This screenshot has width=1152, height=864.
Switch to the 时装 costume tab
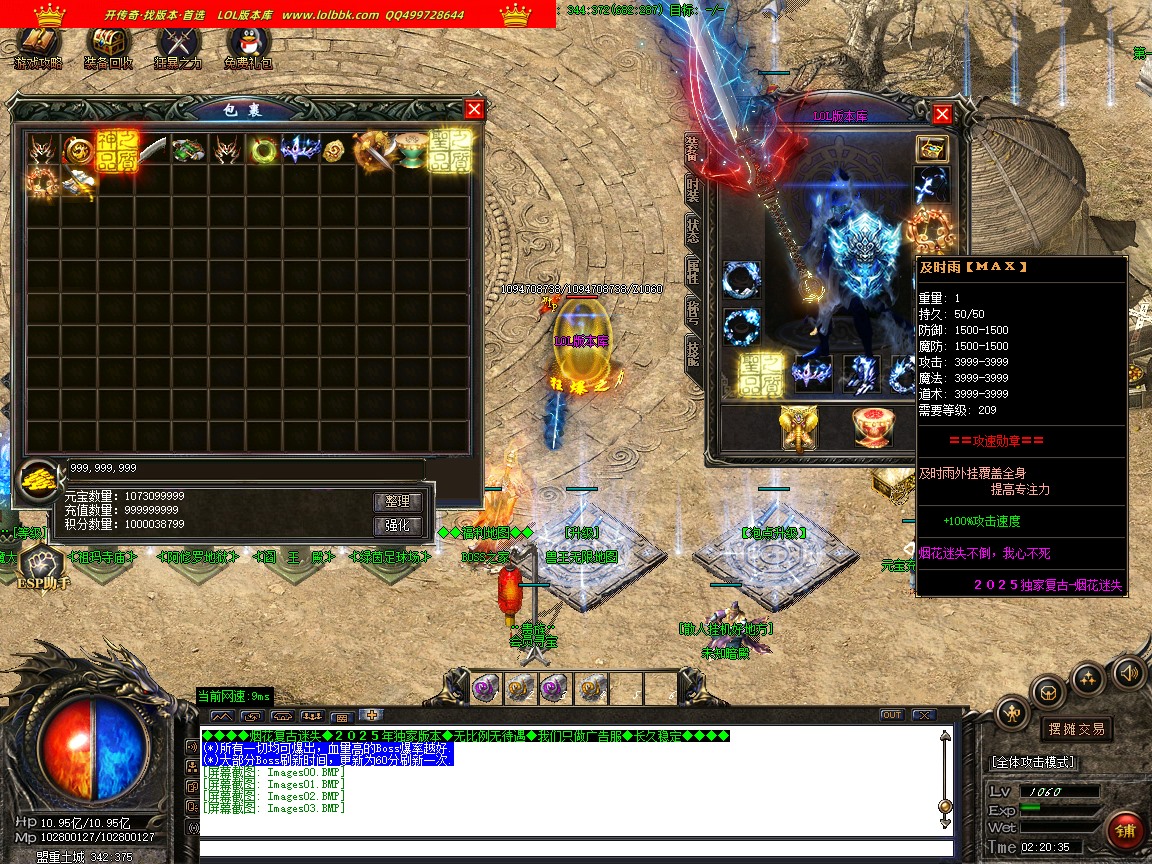[692, 190]
